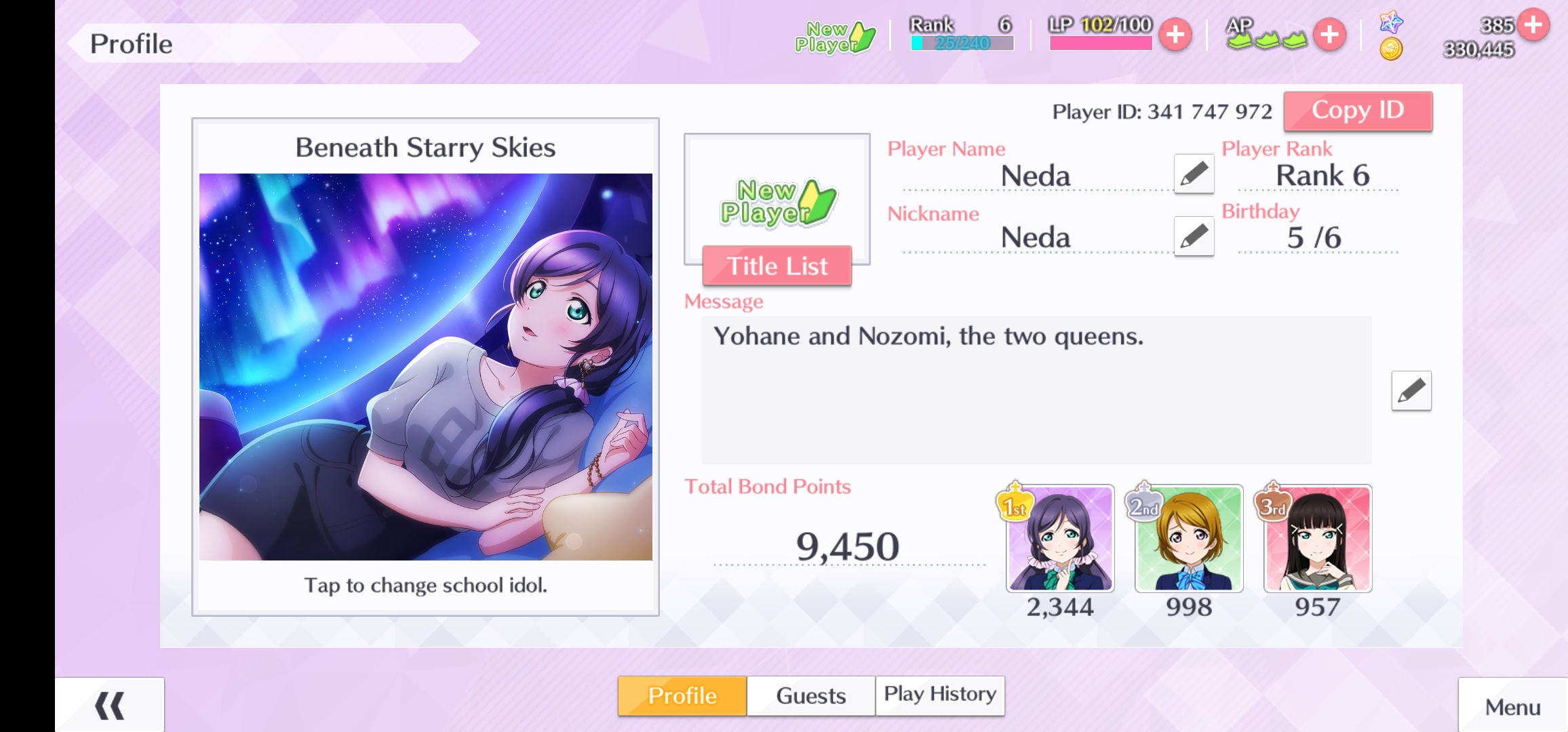This screenshot has width=1568, height=732.
Task: Copy the player ID
Action: (x=1358, y=110)
